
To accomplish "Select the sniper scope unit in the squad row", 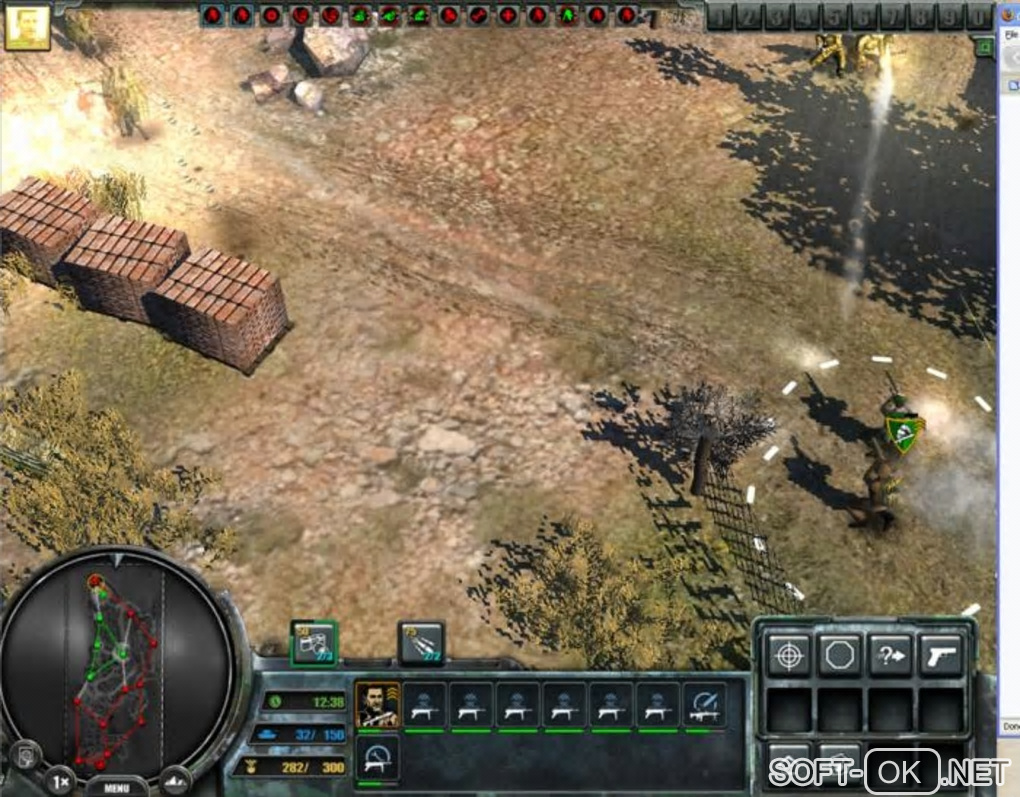I will (x=704, y=705).
